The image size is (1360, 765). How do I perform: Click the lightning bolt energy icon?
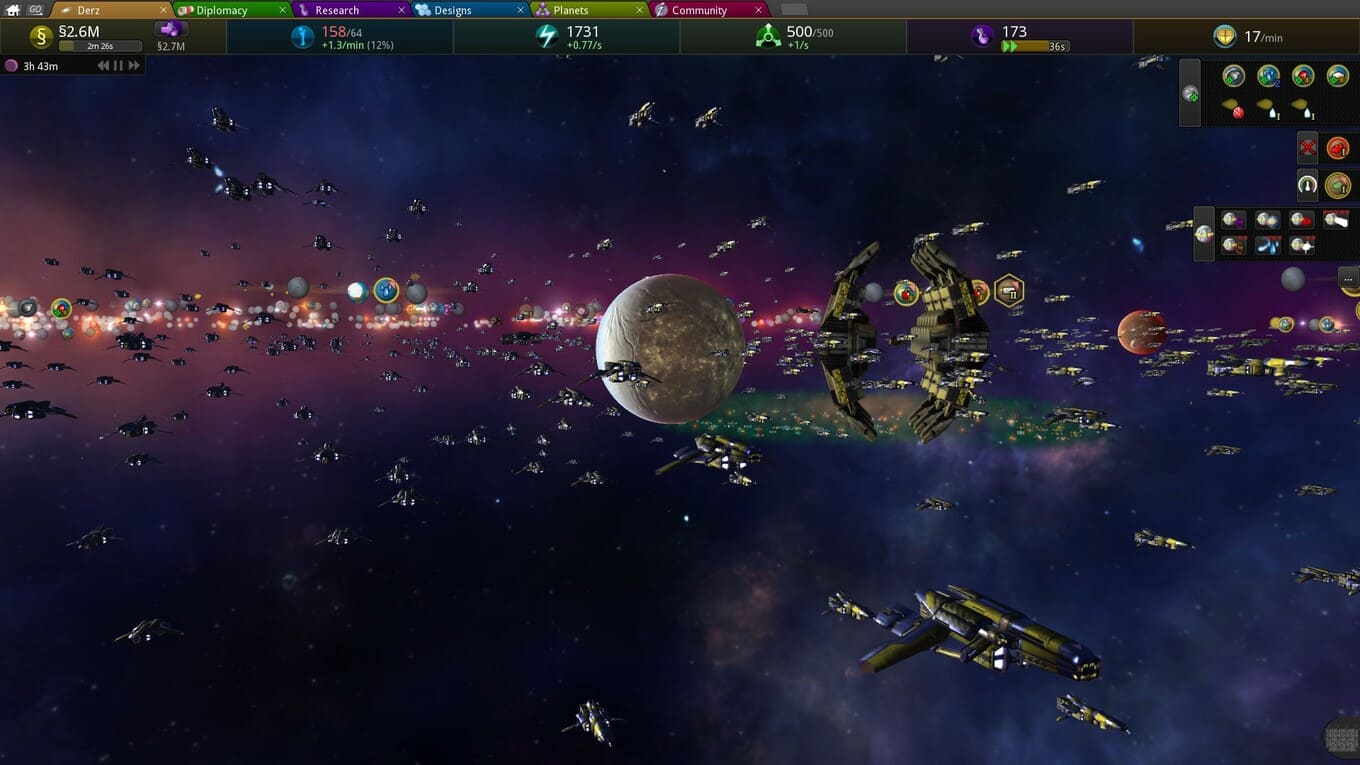(546, 37)
